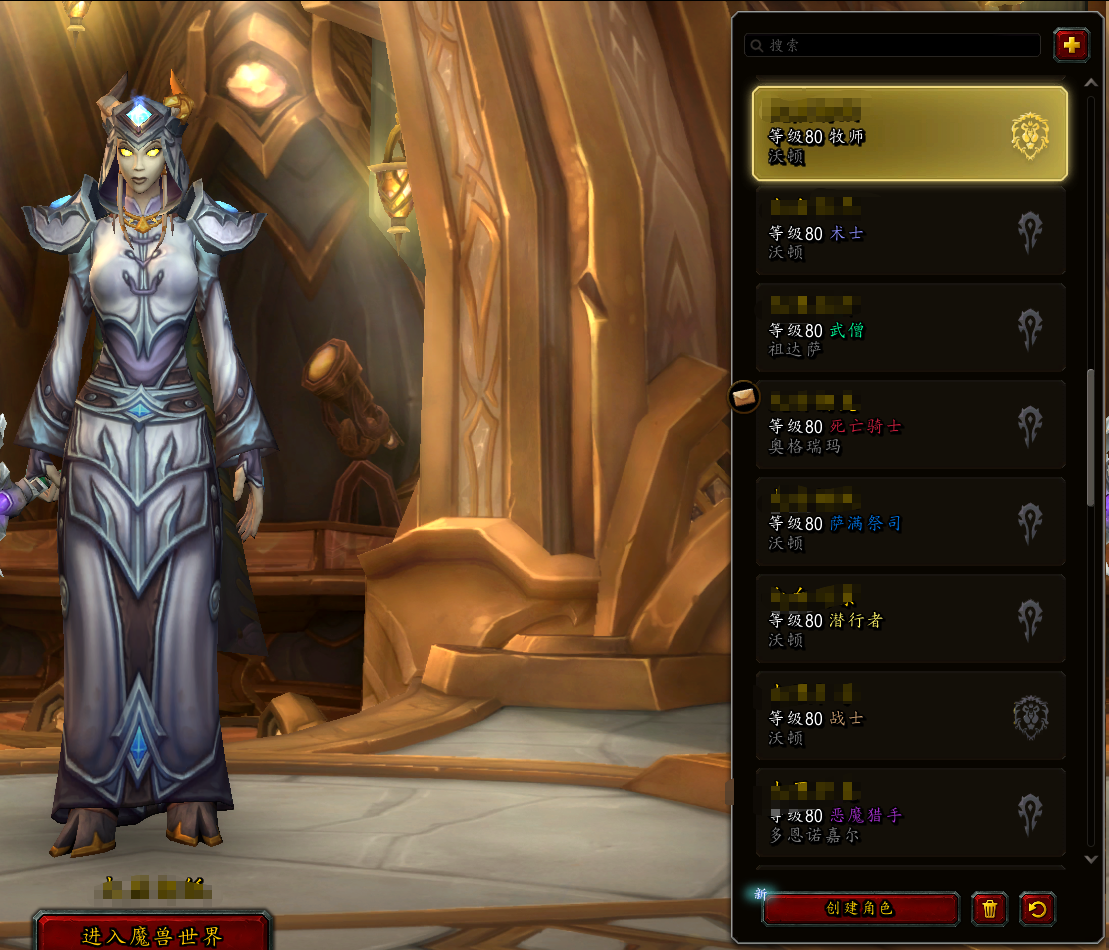
Task: Choose the level 80 潜行者 character
Action: (909, 619)
